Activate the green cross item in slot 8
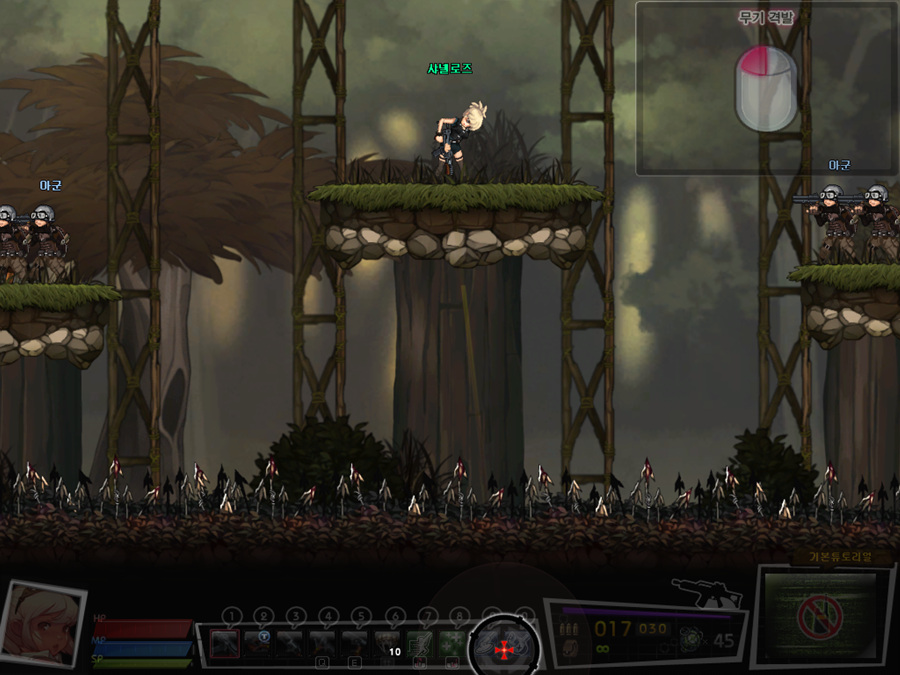The width and height of the screenshot is (900, 675). pyautogui.click(x=453, y=643)
